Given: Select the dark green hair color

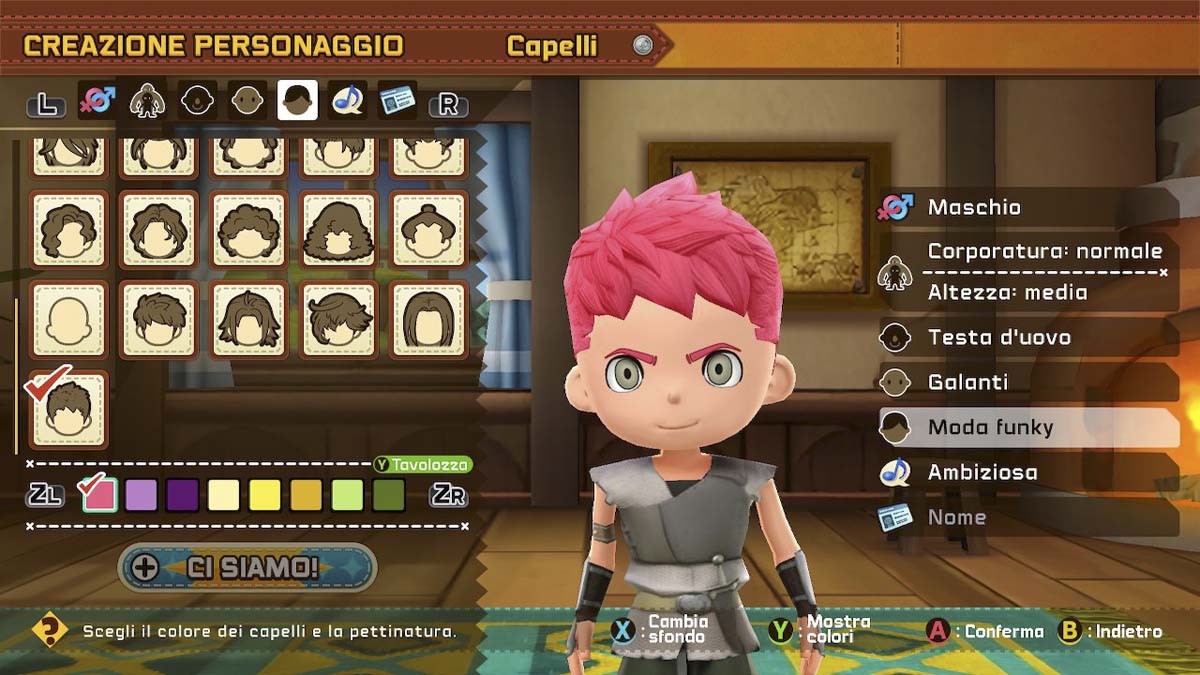Looking at the screenshot, I should tap(388, 494).
